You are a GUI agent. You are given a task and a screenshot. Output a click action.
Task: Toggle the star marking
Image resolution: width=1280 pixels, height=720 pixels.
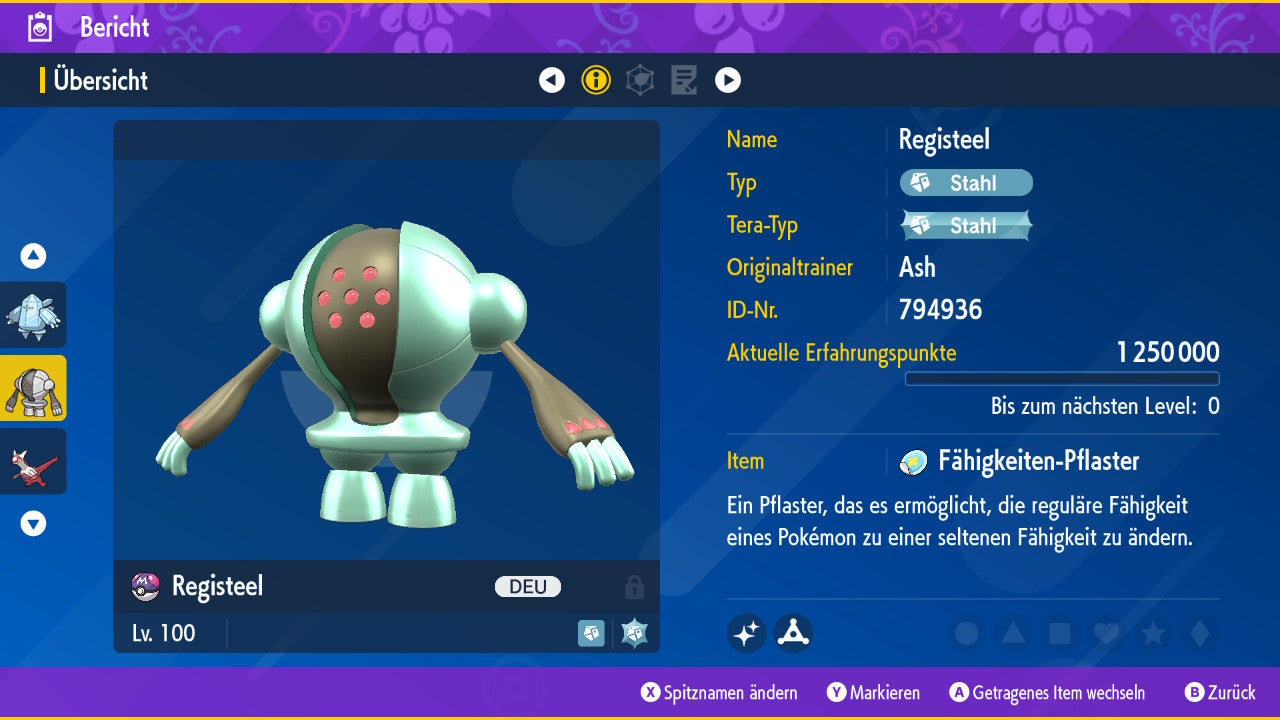pyautogui.click(x=1153, y=633)
